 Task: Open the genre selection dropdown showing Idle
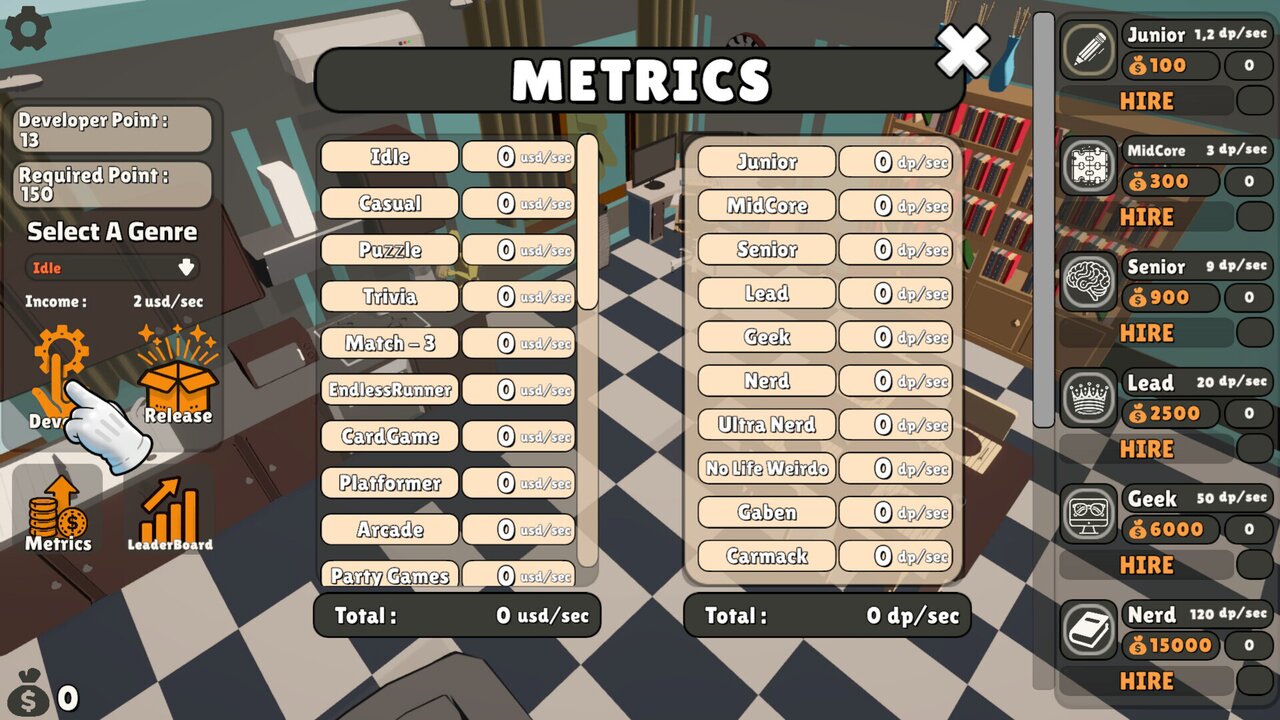pos(110,267)
